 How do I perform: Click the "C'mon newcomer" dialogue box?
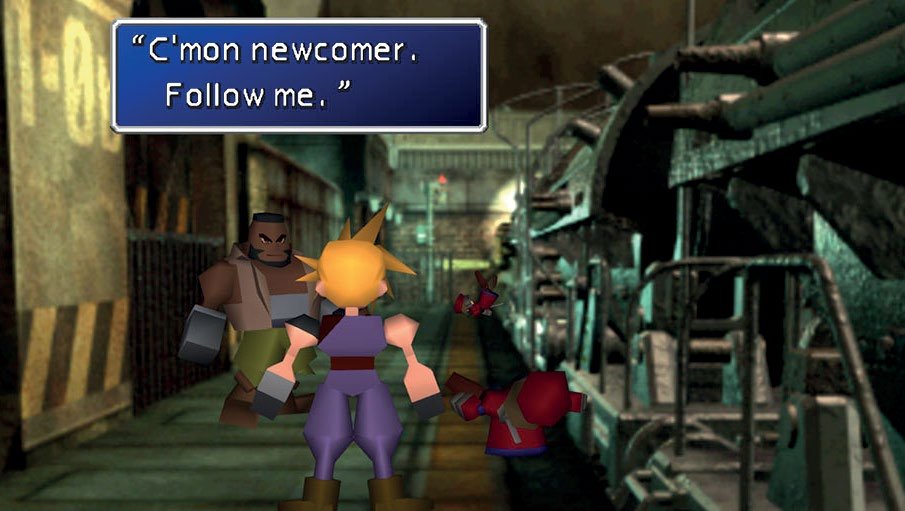(299, 75)
